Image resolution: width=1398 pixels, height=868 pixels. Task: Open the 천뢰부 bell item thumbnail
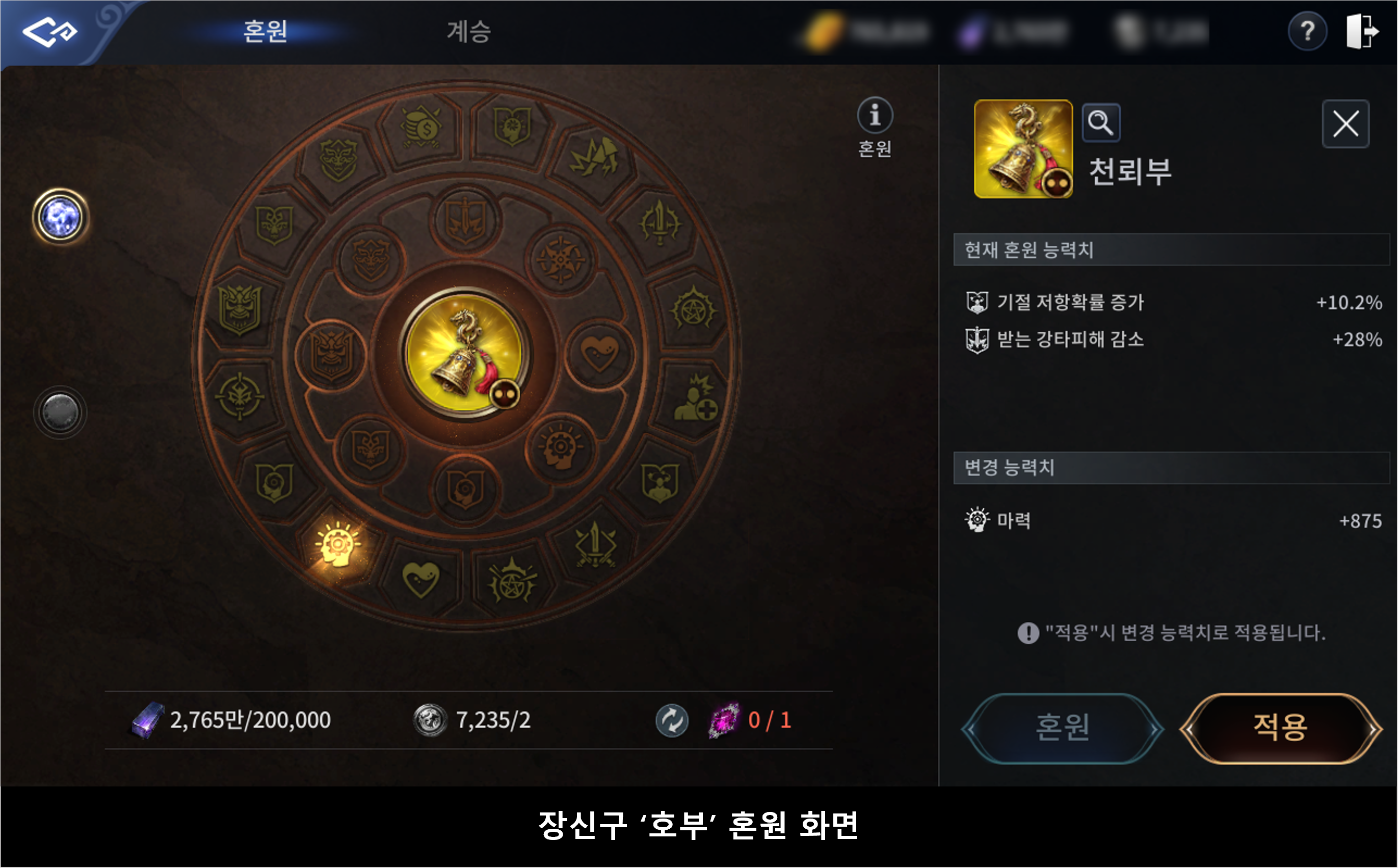[x=1023, y=149]
